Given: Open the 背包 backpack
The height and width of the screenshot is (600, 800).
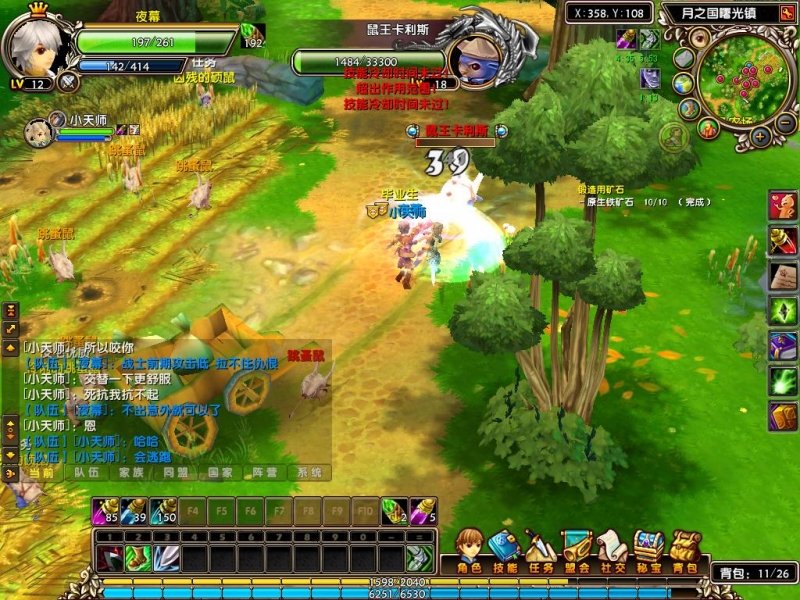Looking at the screenshot, I should (684, 550).
